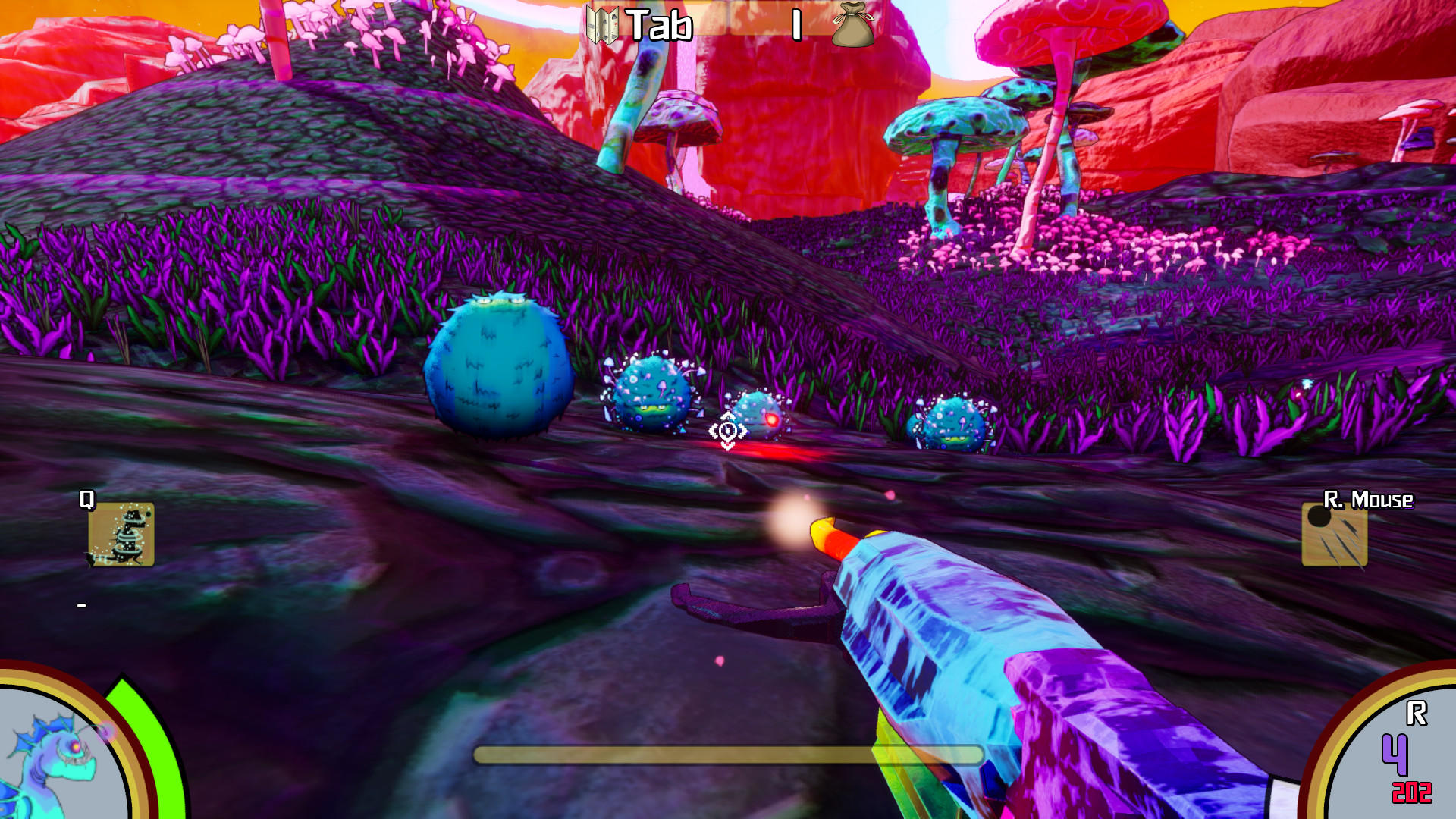Click the targeting reticle on the enemy

[729, 432]
